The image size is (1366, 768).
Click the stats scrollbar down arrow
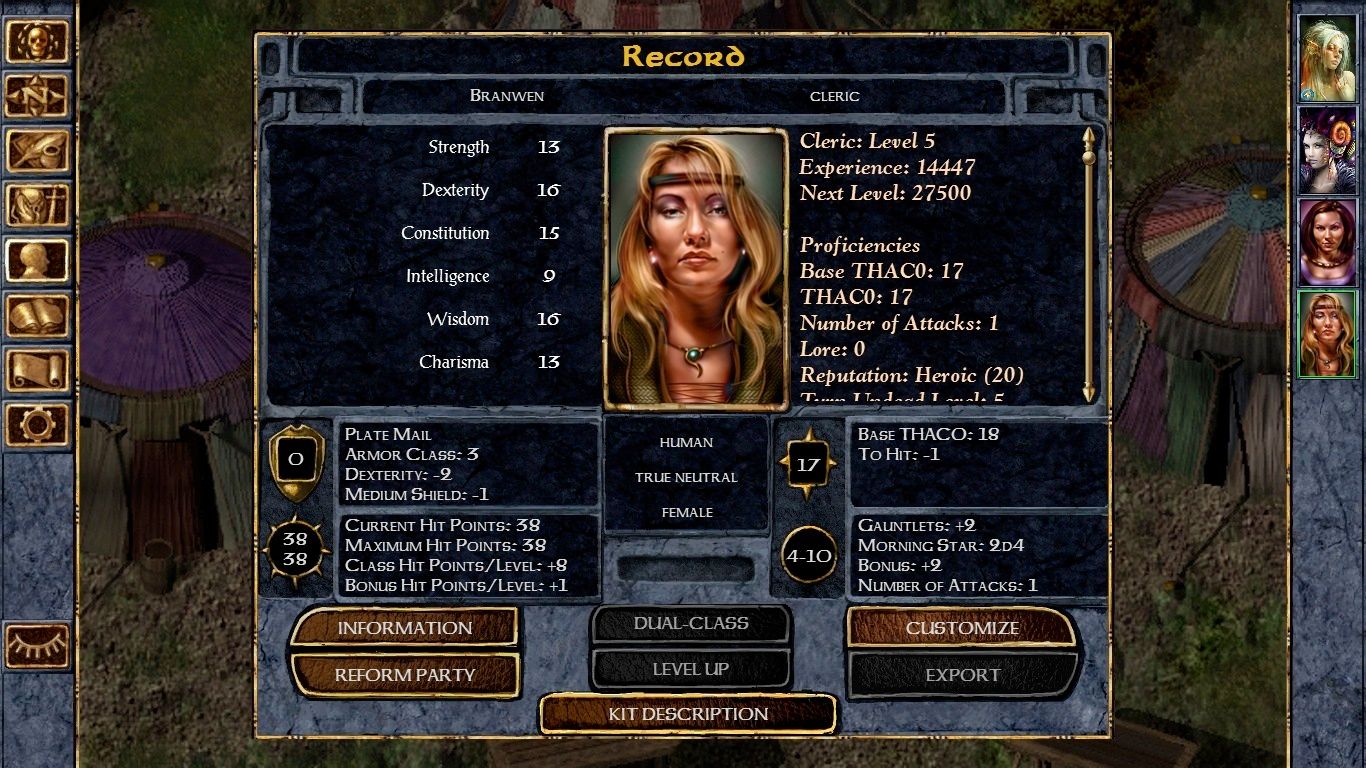[x=1089, y=393]
